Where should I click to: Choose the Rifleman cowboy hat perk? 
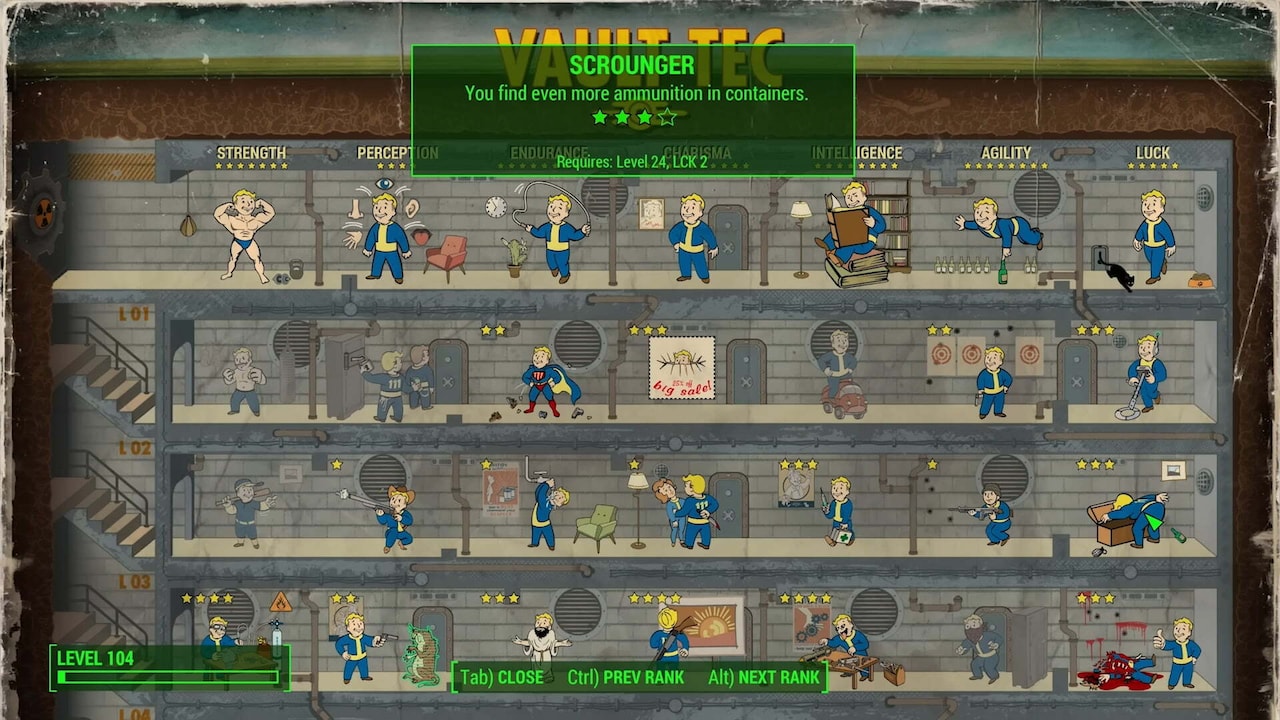(395, 515)
